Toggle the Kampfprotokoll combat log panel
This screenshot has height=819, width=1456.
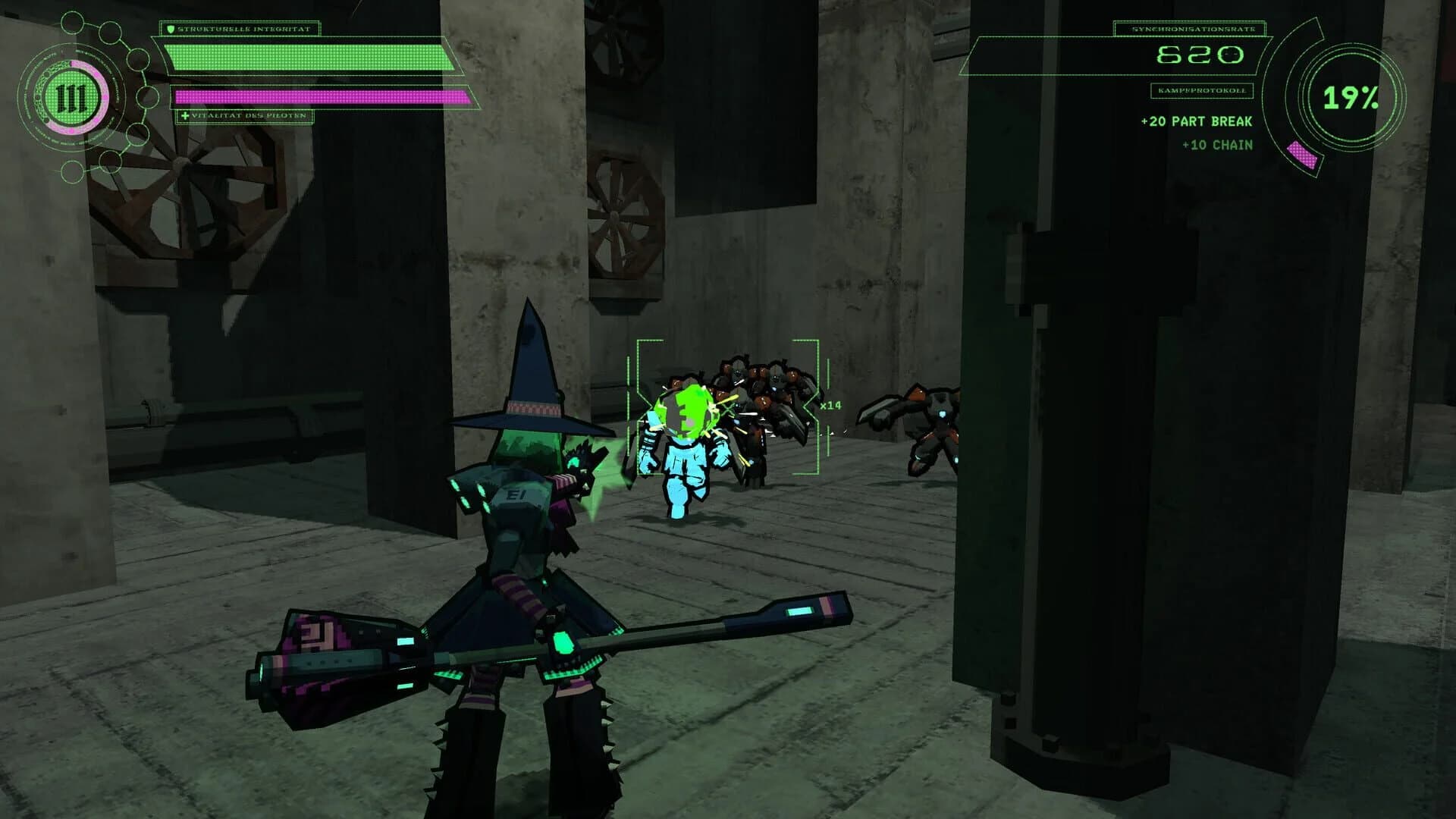[1202, 90]
